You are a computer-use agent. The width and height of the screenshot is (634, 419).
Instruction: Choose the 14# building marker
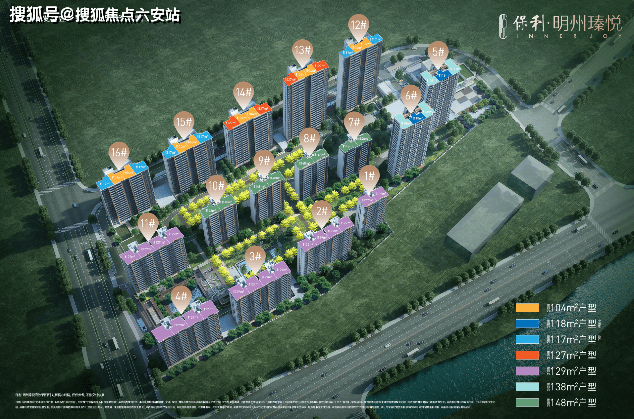(x=242, y=93)
